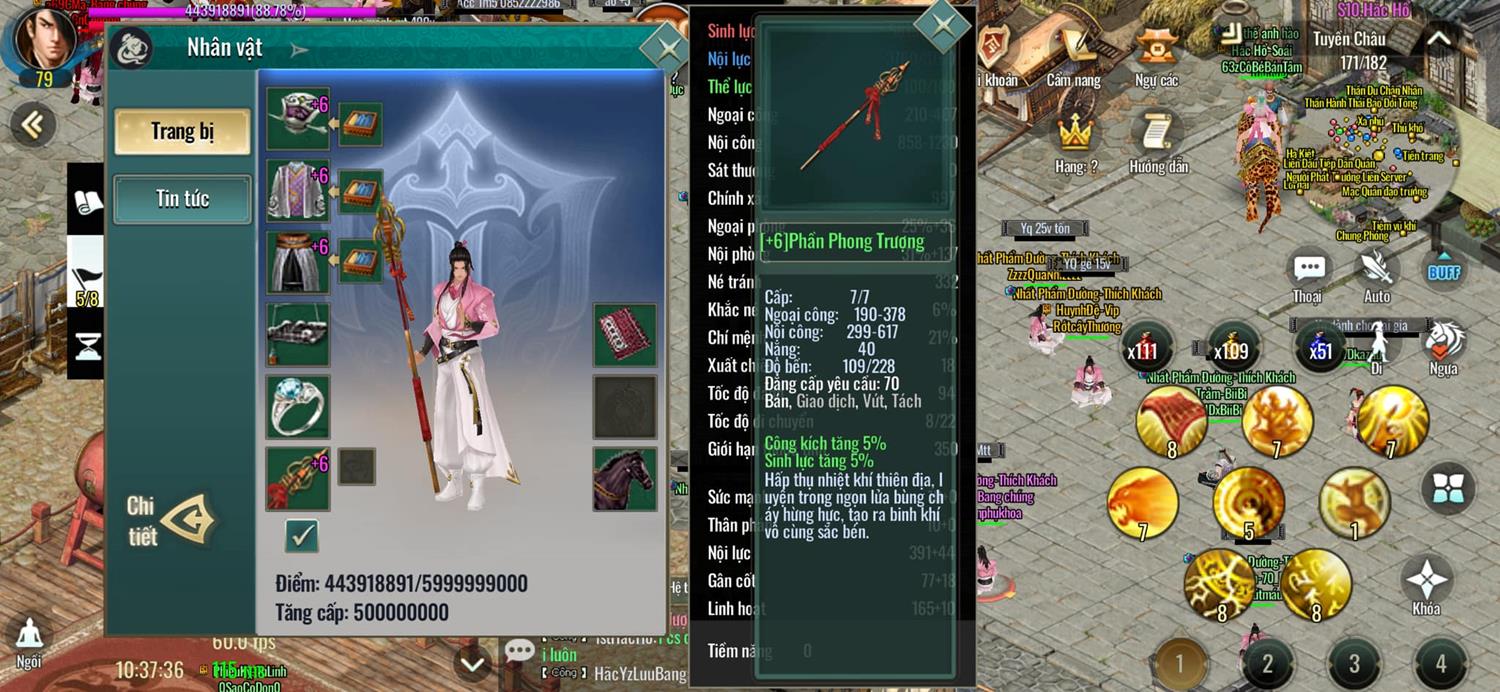Screen dimensions: 1500x692
Task: Click the BUFF button
Action: point(1444,271)
